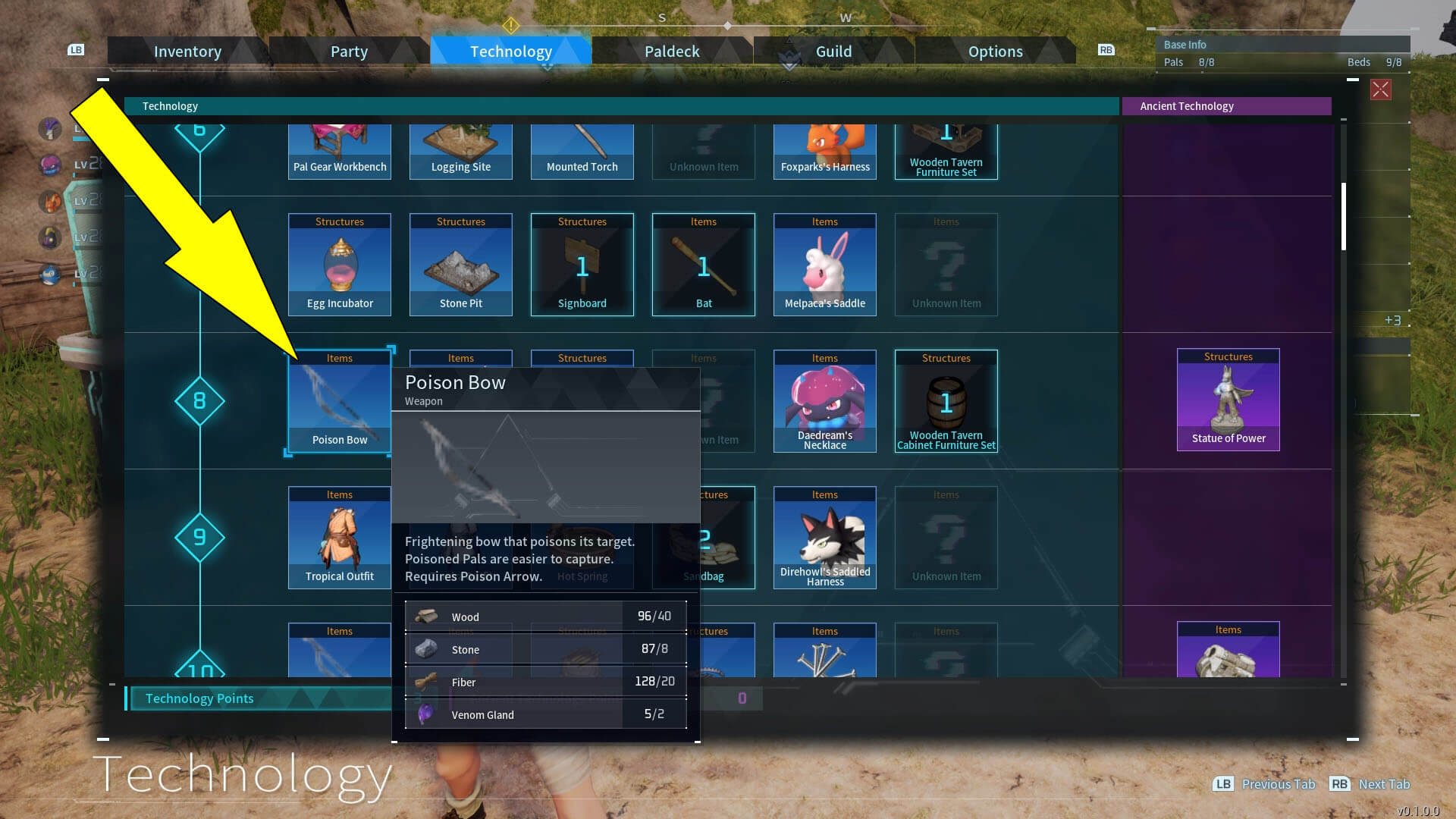Select the Statue of Power ancient technology

coord(1228,400)
